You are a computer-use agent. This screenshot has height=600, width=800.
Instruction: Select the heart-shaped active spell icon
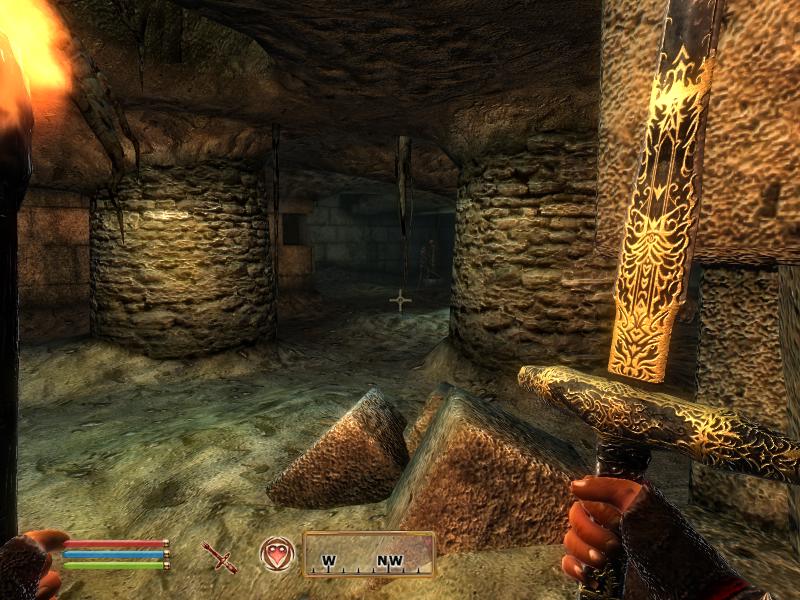click(x=276, y=554)
